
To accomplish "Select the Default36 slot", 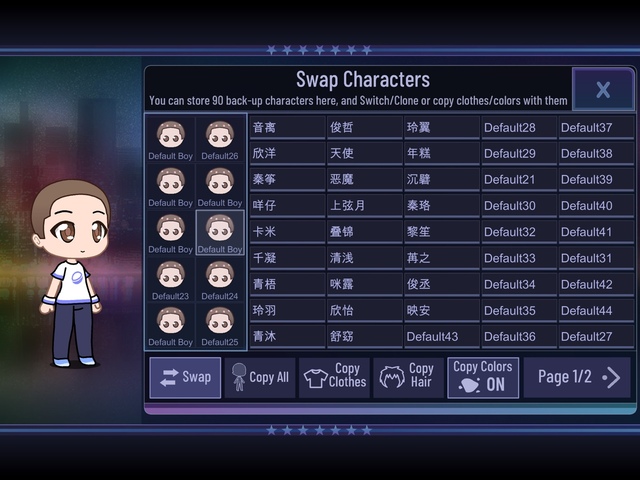I will coord(518,336).
